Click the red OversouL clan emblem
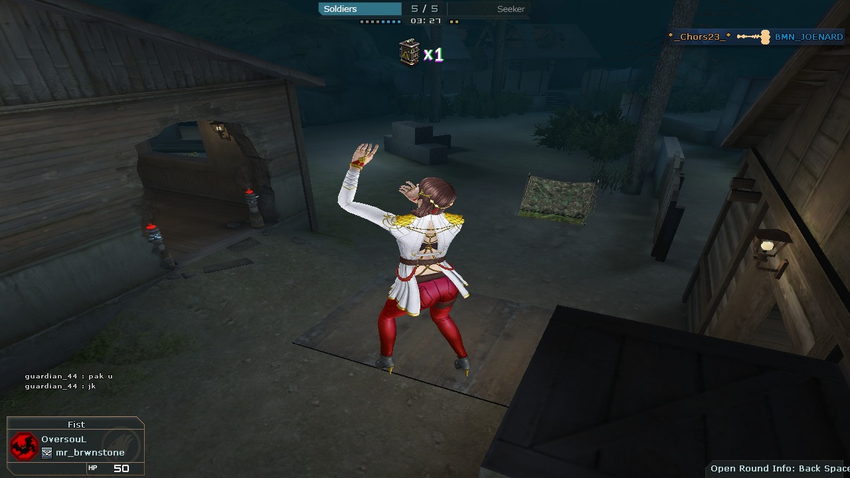This screenshot has width=850, height=478. 23,446
